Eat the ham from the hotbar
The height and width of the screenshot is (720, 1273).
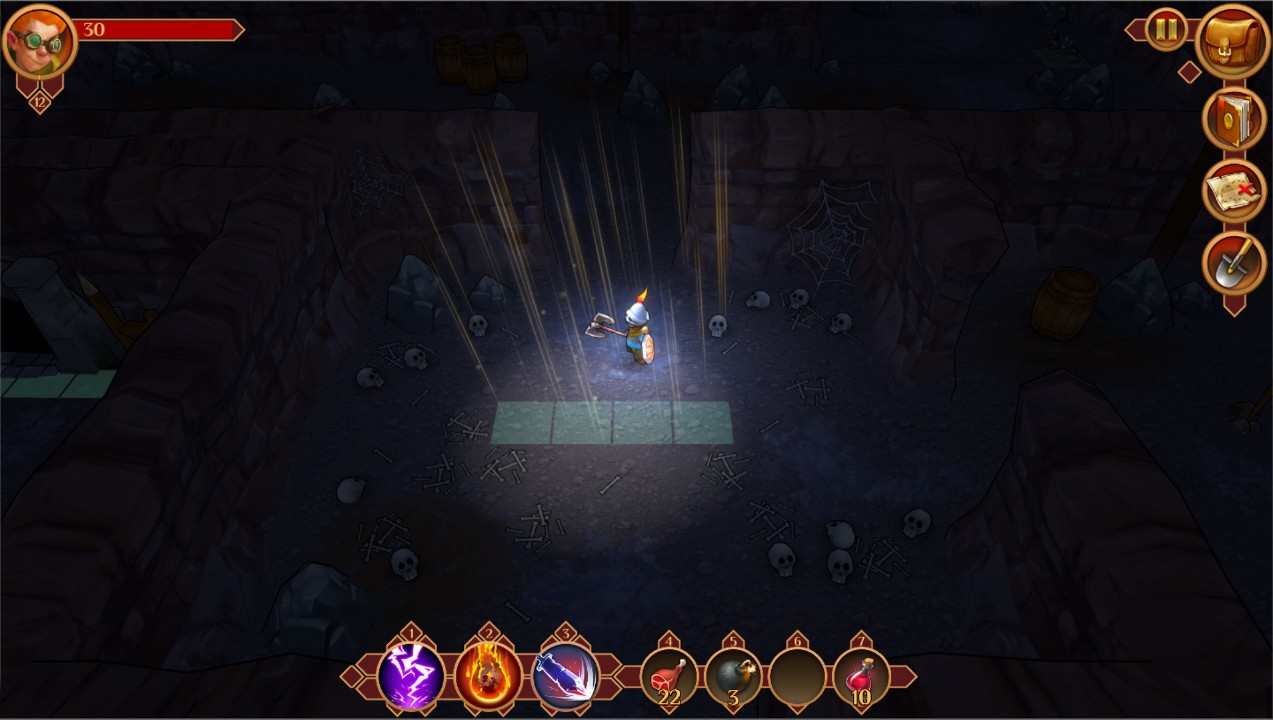[669, 677]
